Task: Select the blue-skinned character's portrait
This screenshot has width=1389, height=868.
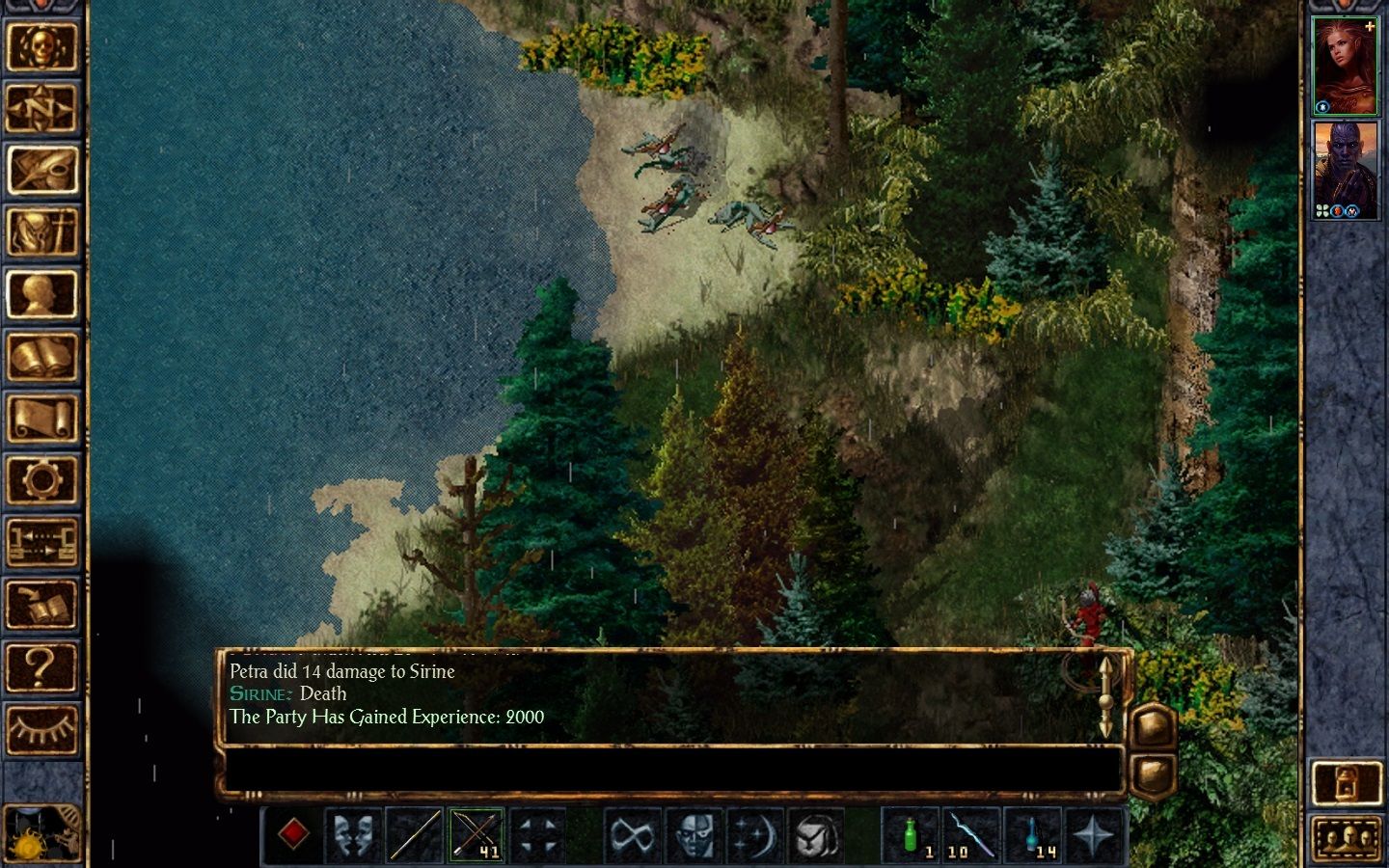Action: 1346,170
